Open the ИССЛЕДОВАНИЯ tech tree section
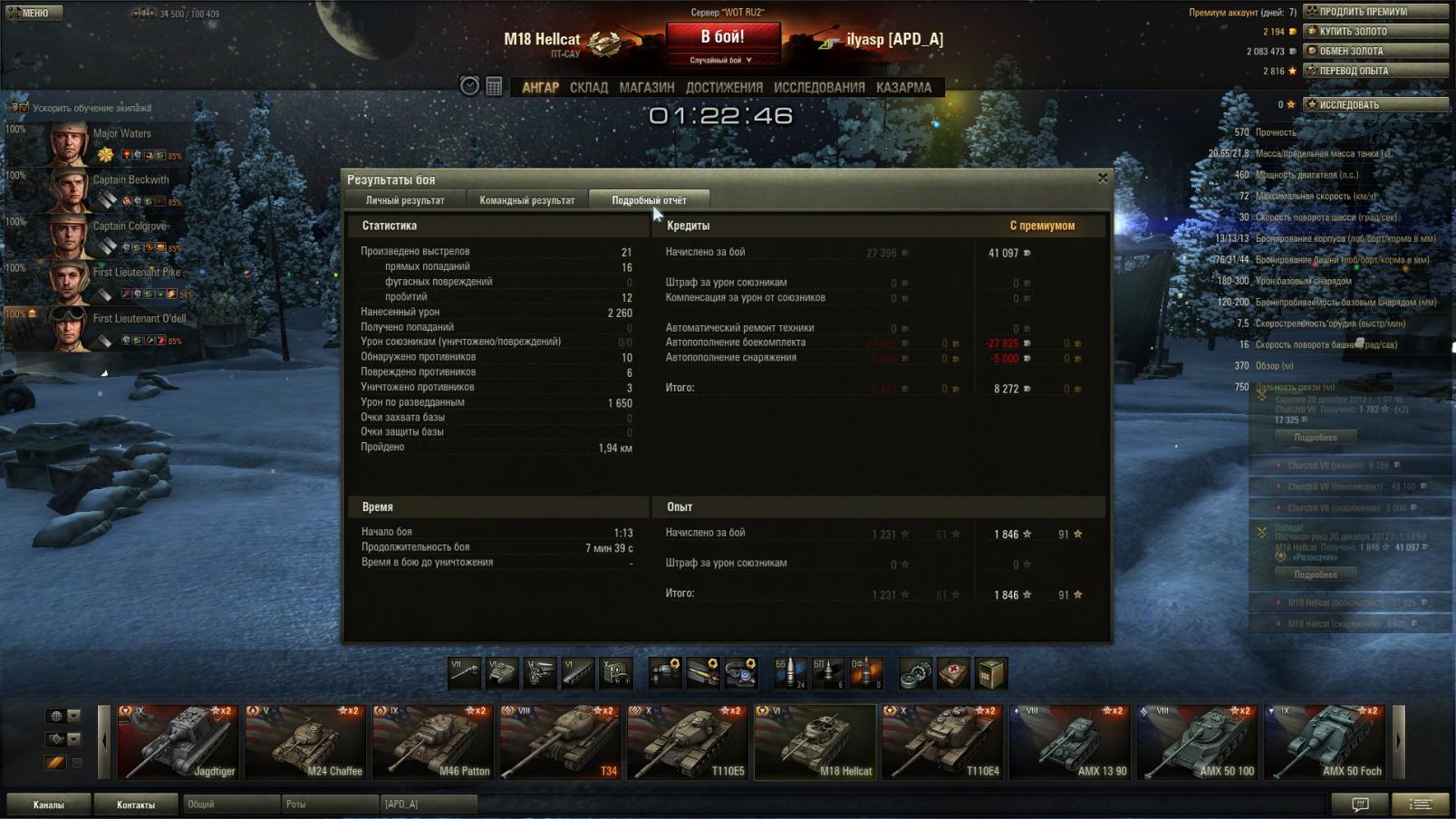 point(819,88)
